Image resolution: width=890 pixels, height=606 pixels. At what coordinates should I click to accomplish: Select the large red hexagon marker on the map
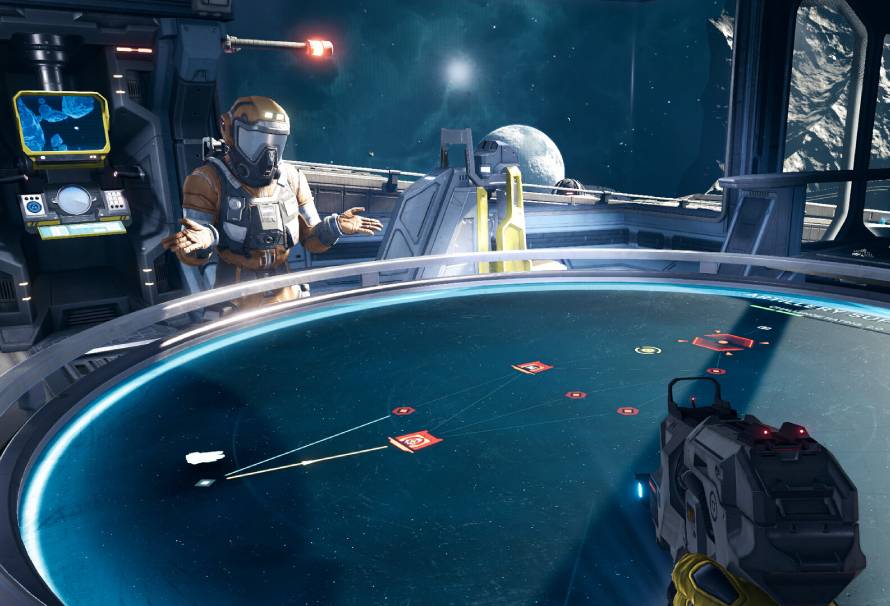[x=723, y=342]
